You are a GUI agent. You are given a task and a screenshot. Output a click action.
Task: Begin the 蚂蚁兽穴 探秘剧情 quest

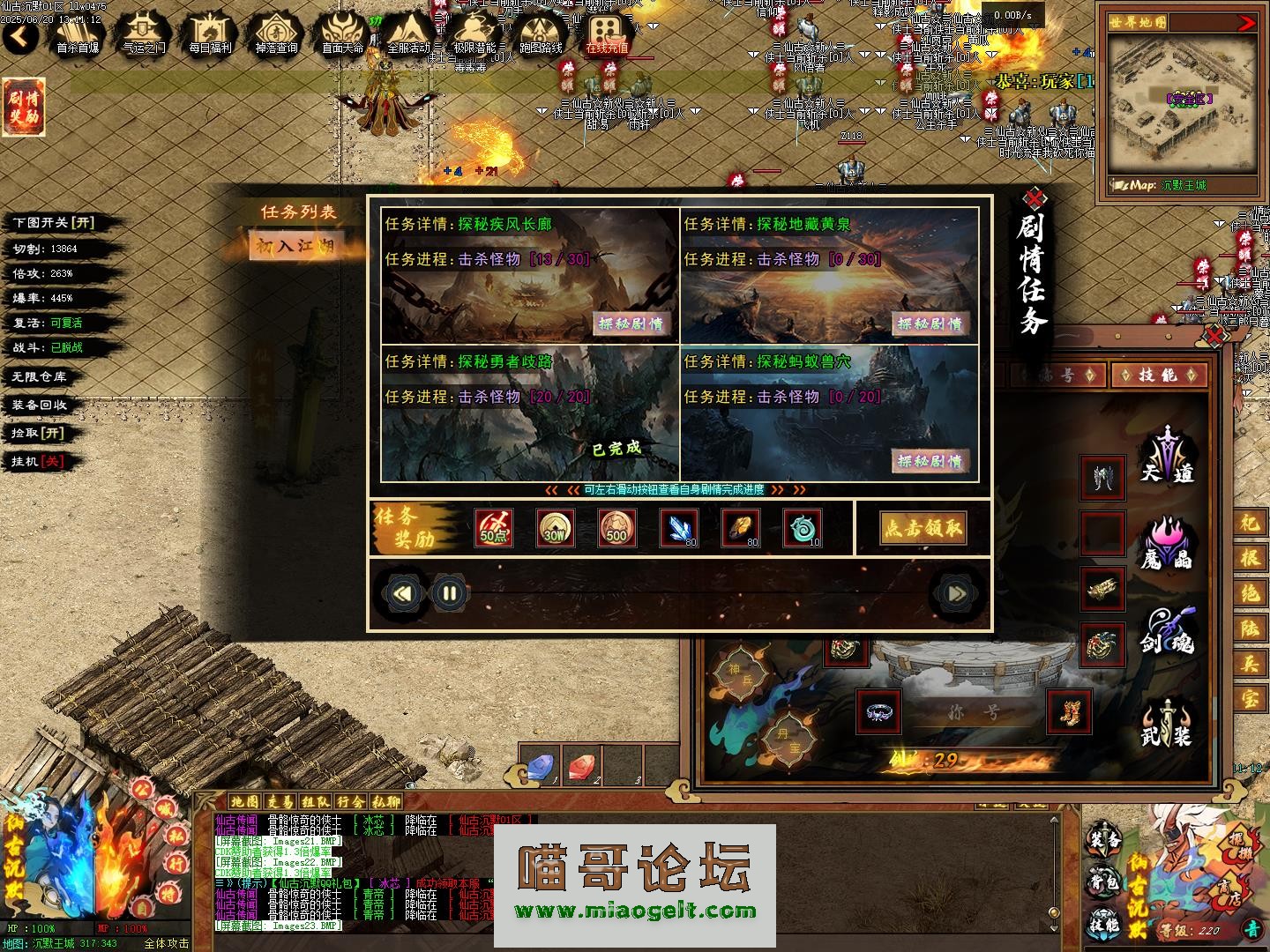click(930, 461)
